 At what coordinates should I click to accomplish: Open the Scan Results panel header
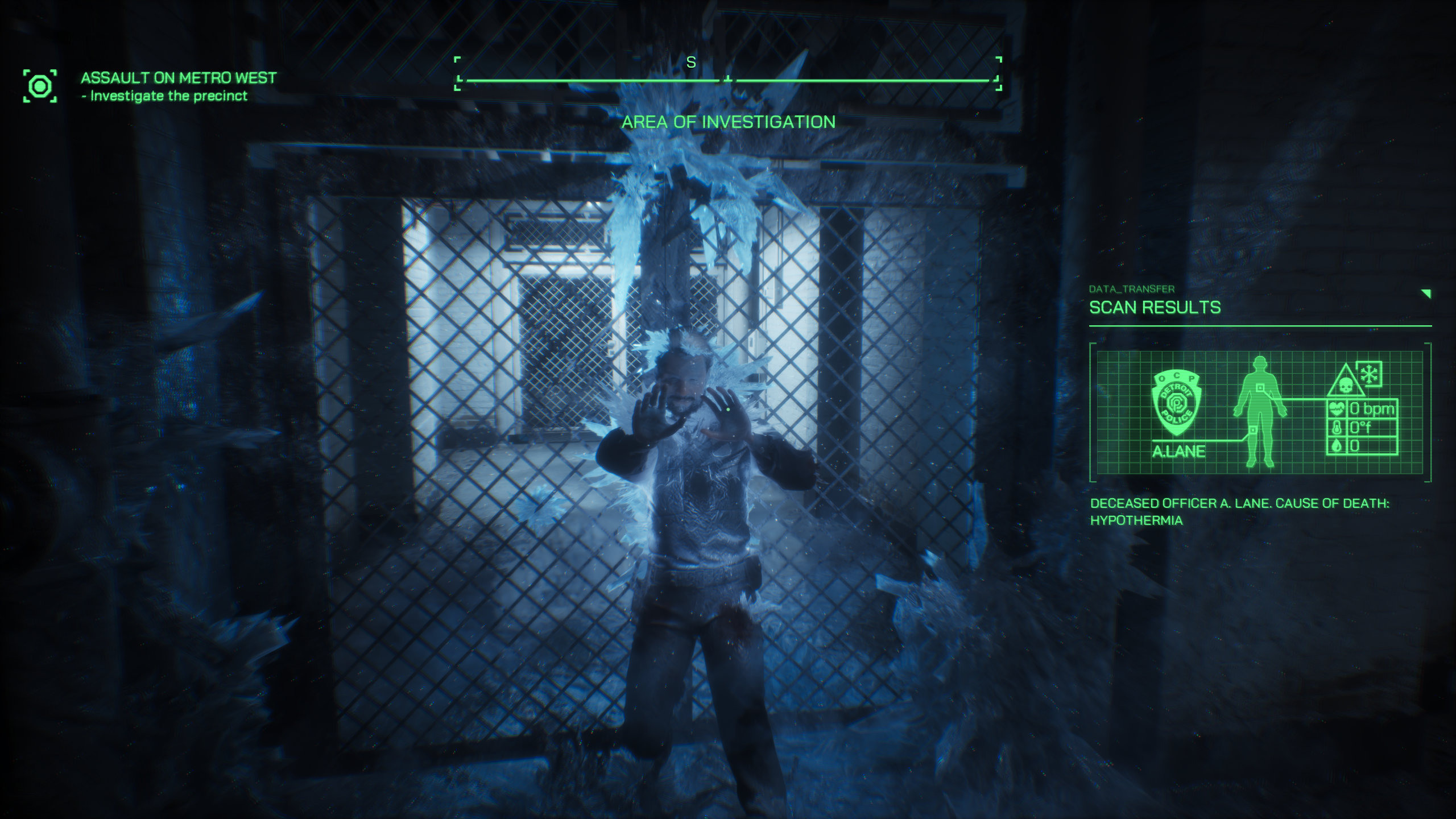pyautogui.click(x=1155, y=308)
